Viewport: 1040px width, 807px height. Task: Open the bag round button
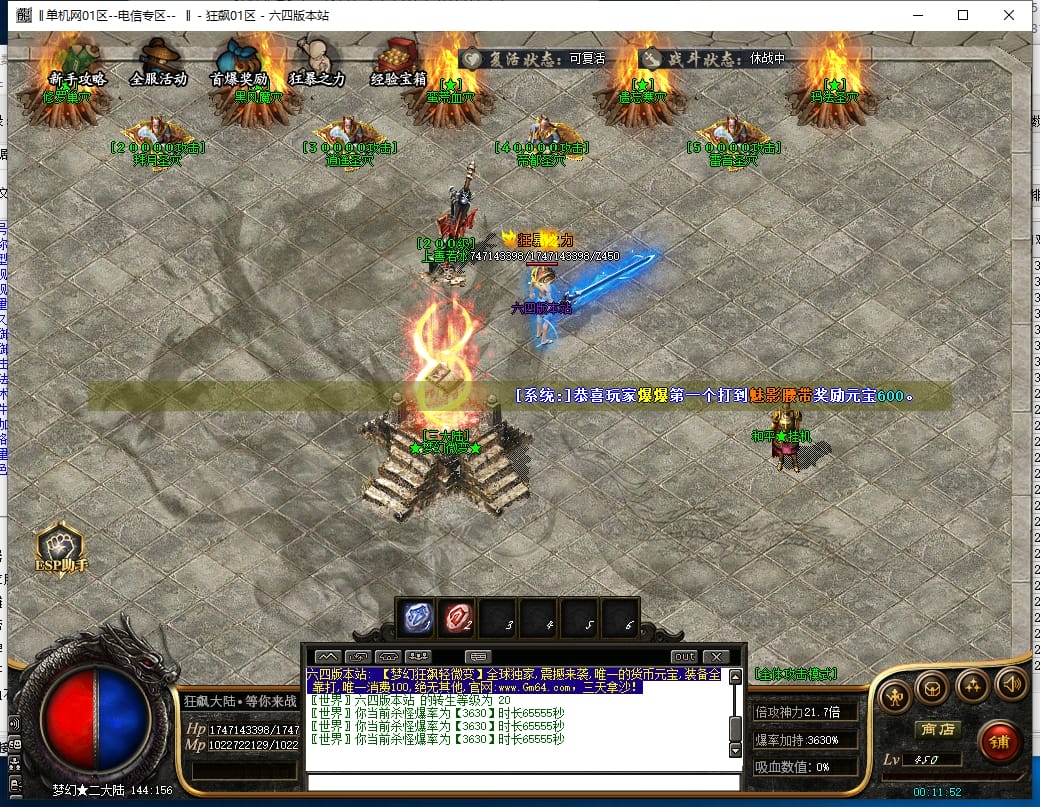click(x=932, y=686)
